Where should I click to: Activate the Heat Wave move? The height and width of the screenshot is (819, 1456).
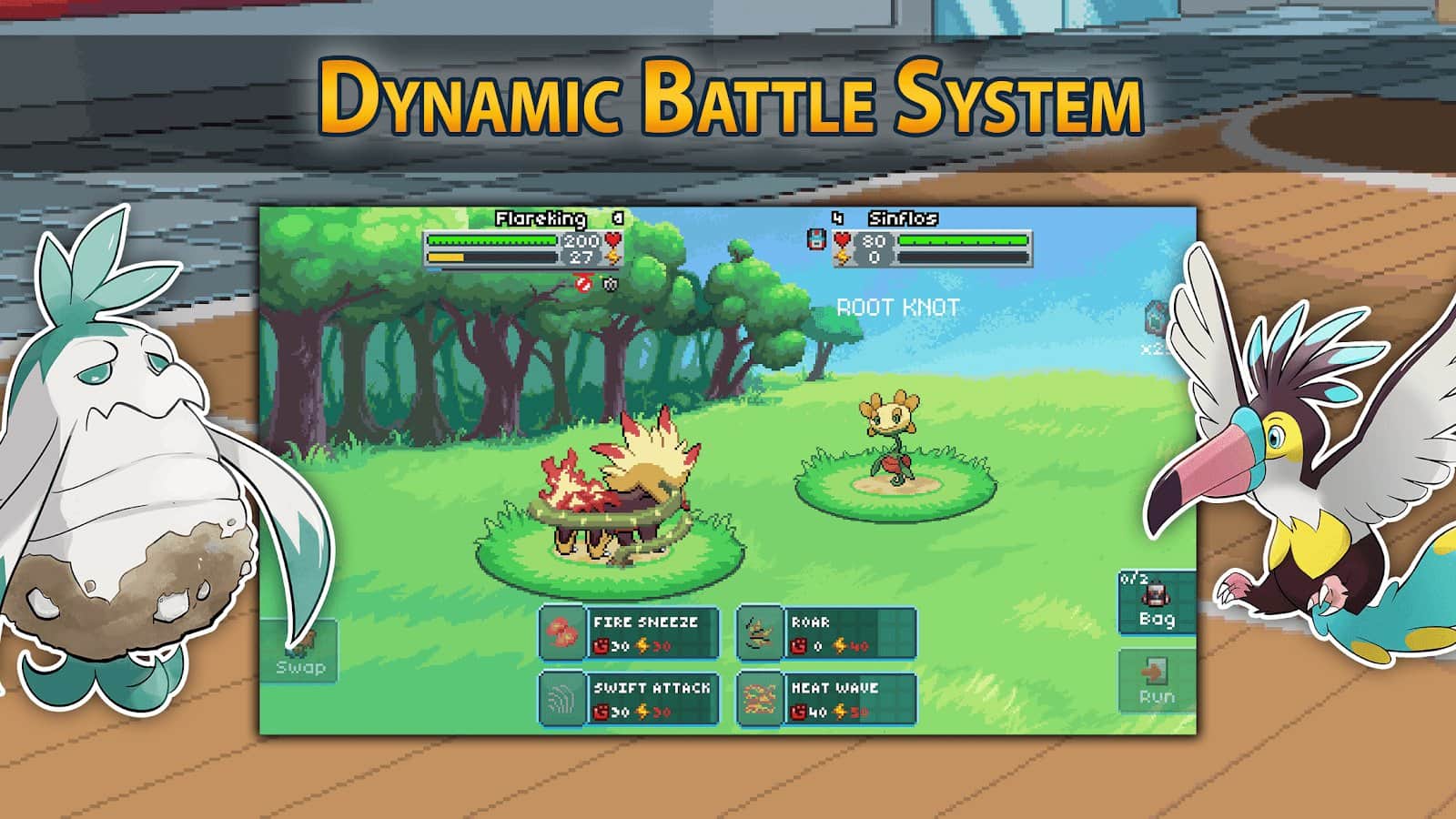click(826, 699)
